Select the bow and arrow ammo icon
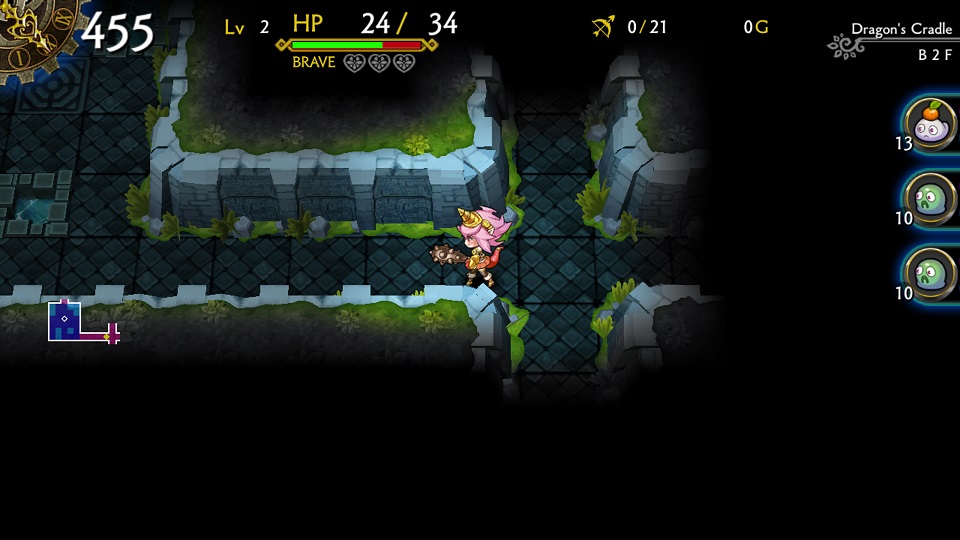The height and width of the screenshot is (540, 960). point(603,27)
